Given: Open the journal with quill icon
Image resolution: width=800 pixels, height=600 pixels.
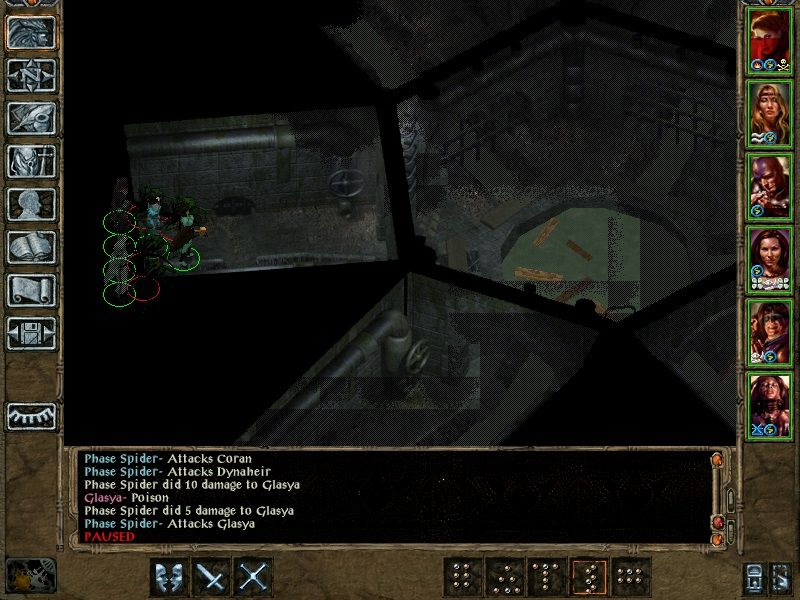Looking at the screenshot, I should point(31,118).
